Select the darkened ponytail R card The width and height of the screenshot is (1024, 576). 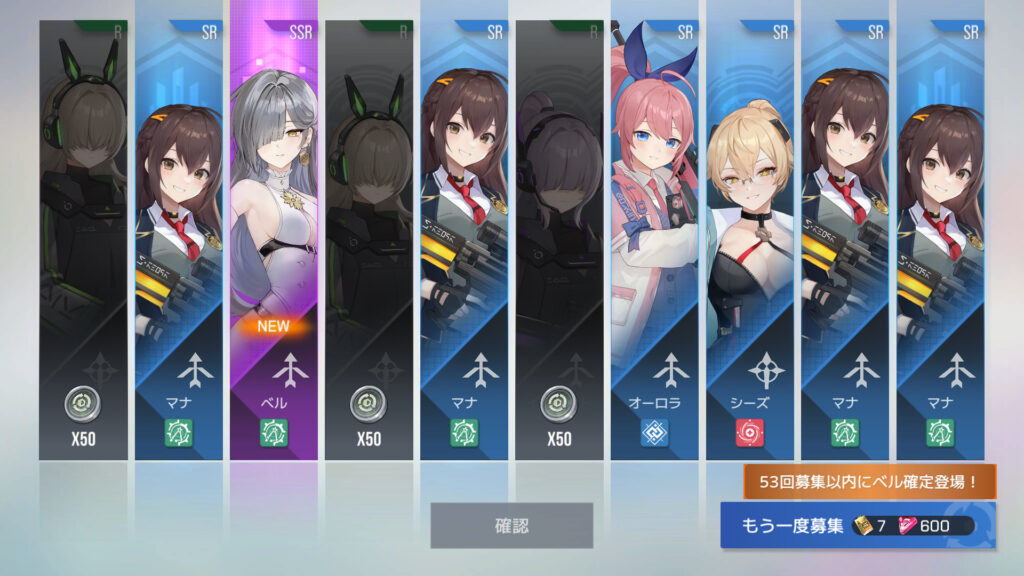(x=560, y=240)
